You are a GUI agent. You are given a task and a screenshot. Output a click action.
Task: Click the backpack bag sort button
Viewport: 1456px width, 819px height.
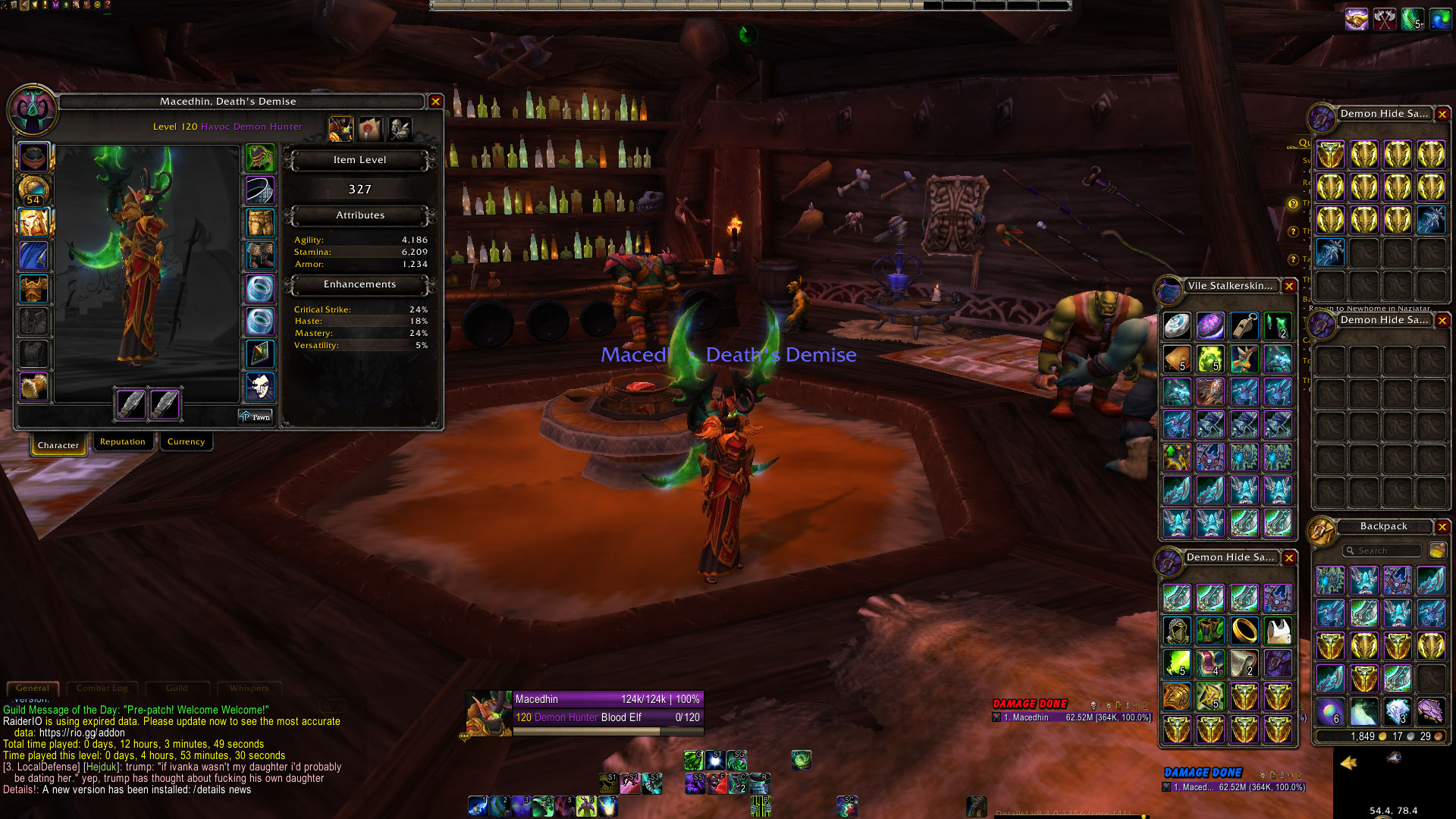point(1436,551)
